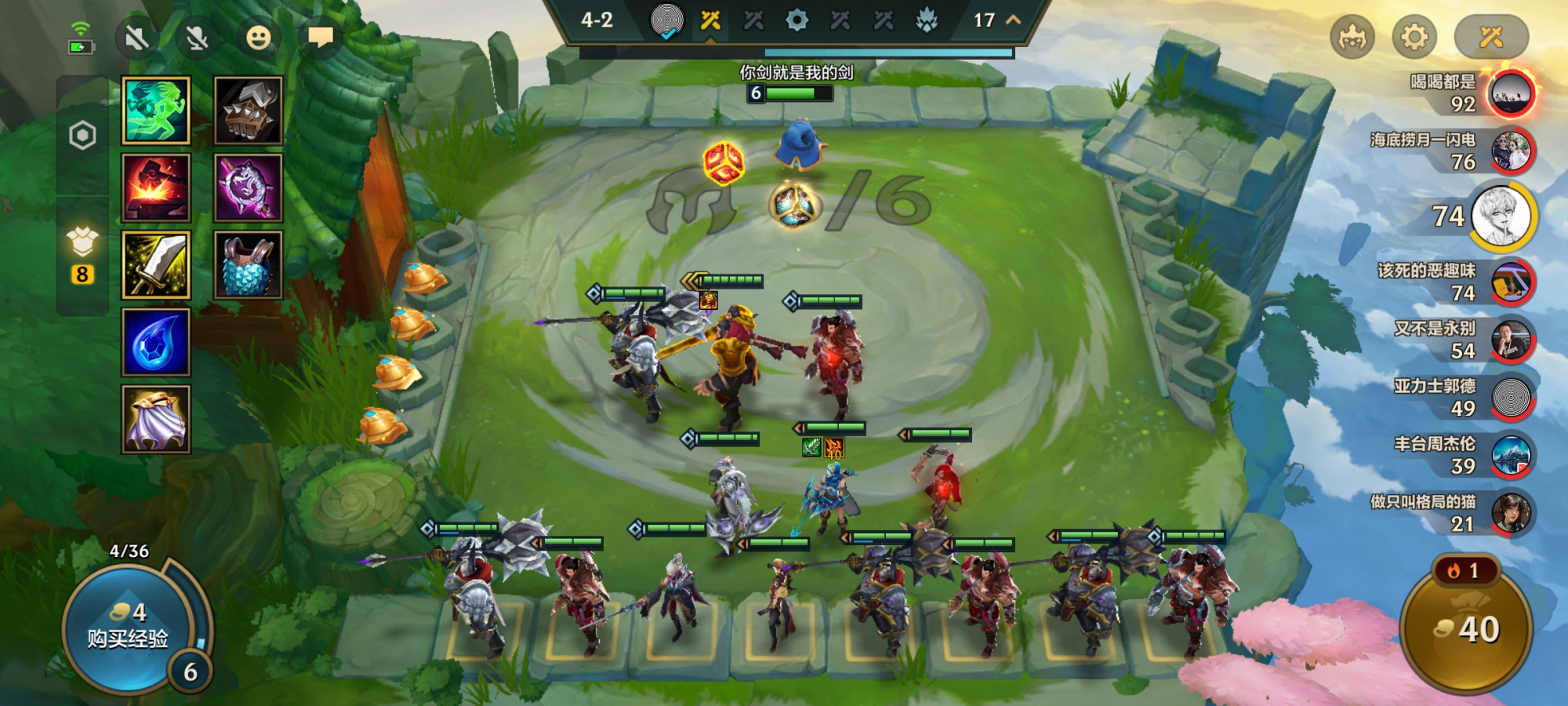
Task: Toggle the microphone mute icon
Action: click(197, 38)
